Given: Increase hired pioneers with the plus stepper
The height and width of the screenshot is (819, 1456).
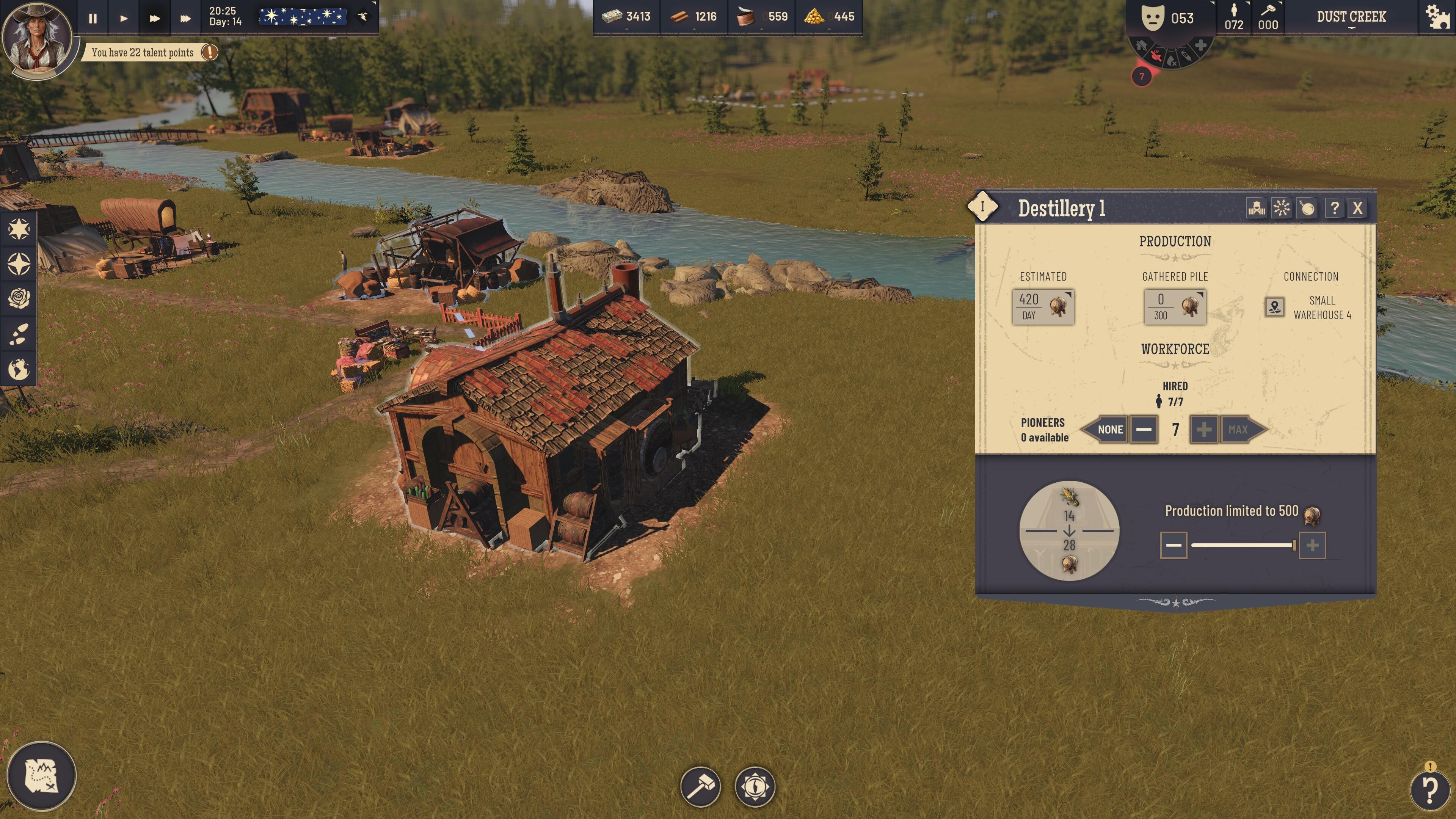Looking at the screenshot, I should point(1203,430).
